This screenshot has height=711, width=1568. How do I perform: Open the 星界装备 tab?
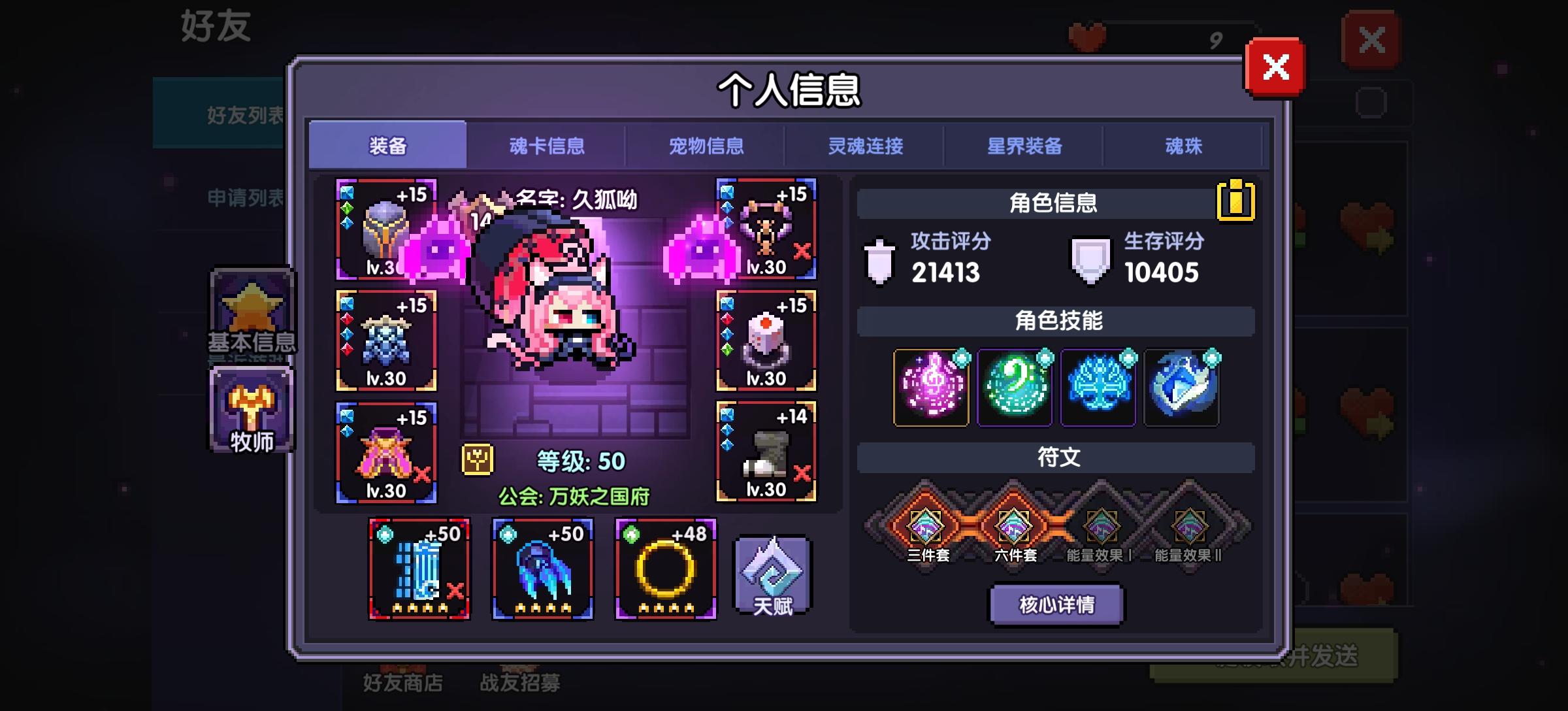(1026, 146)
